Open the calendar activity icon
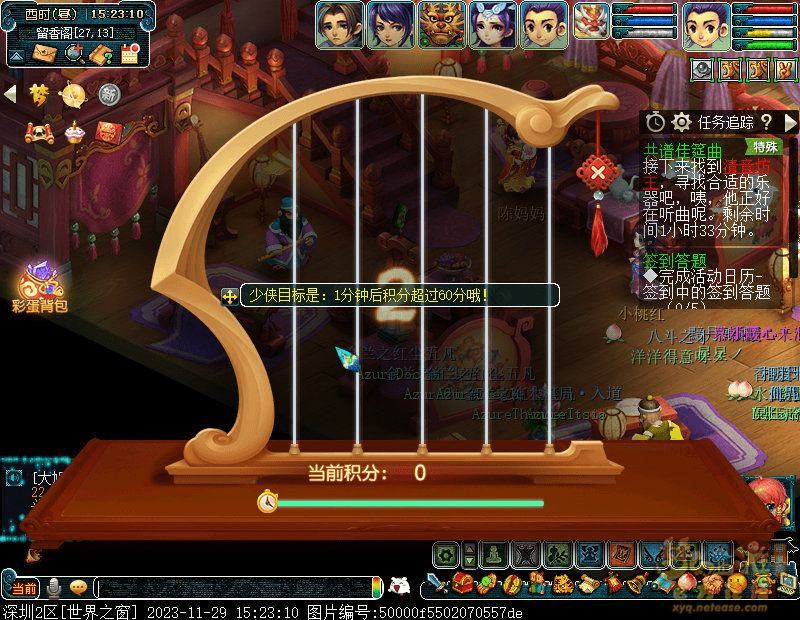Image resolution: width=800 pixels, height=620 pixels. click(x=129, y=54)
